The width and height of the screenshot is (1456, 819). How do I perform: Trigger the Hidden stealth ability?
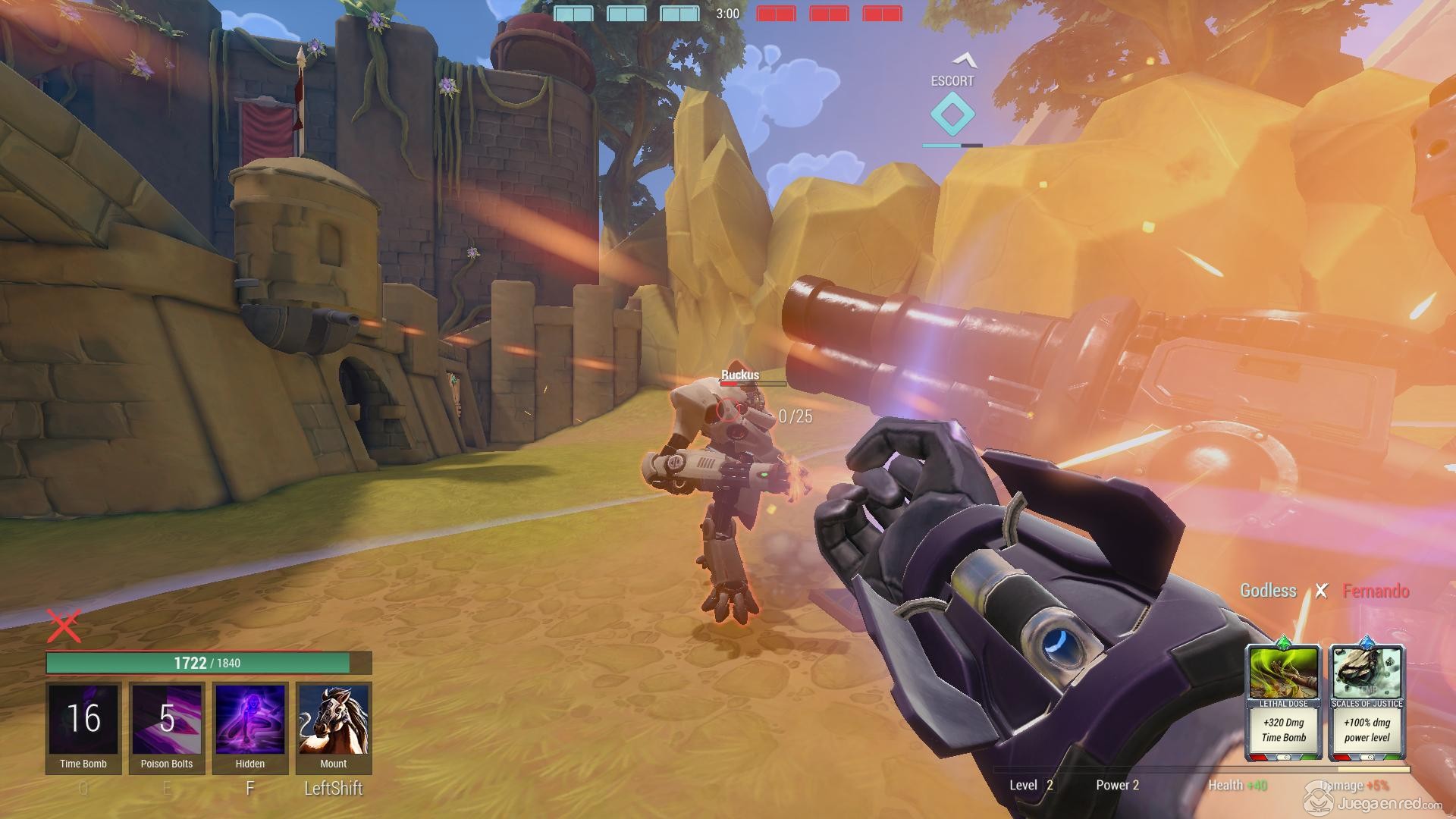(x=250, y=720)
